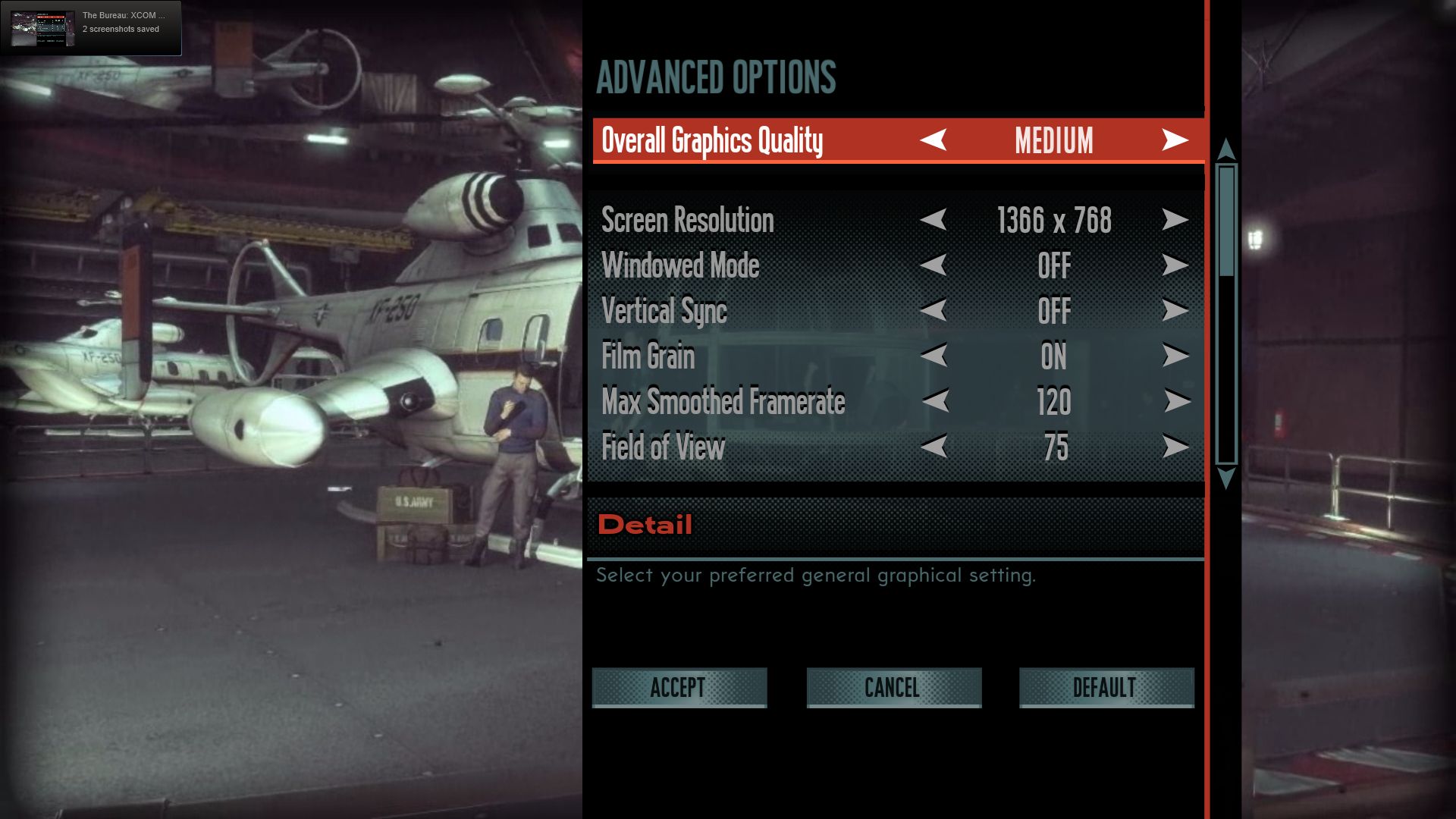This screenshot has width=1456, height=819.
Task: Narrow Field of View with left arrow
Action: pyautogui.click(x=934, y=447)
